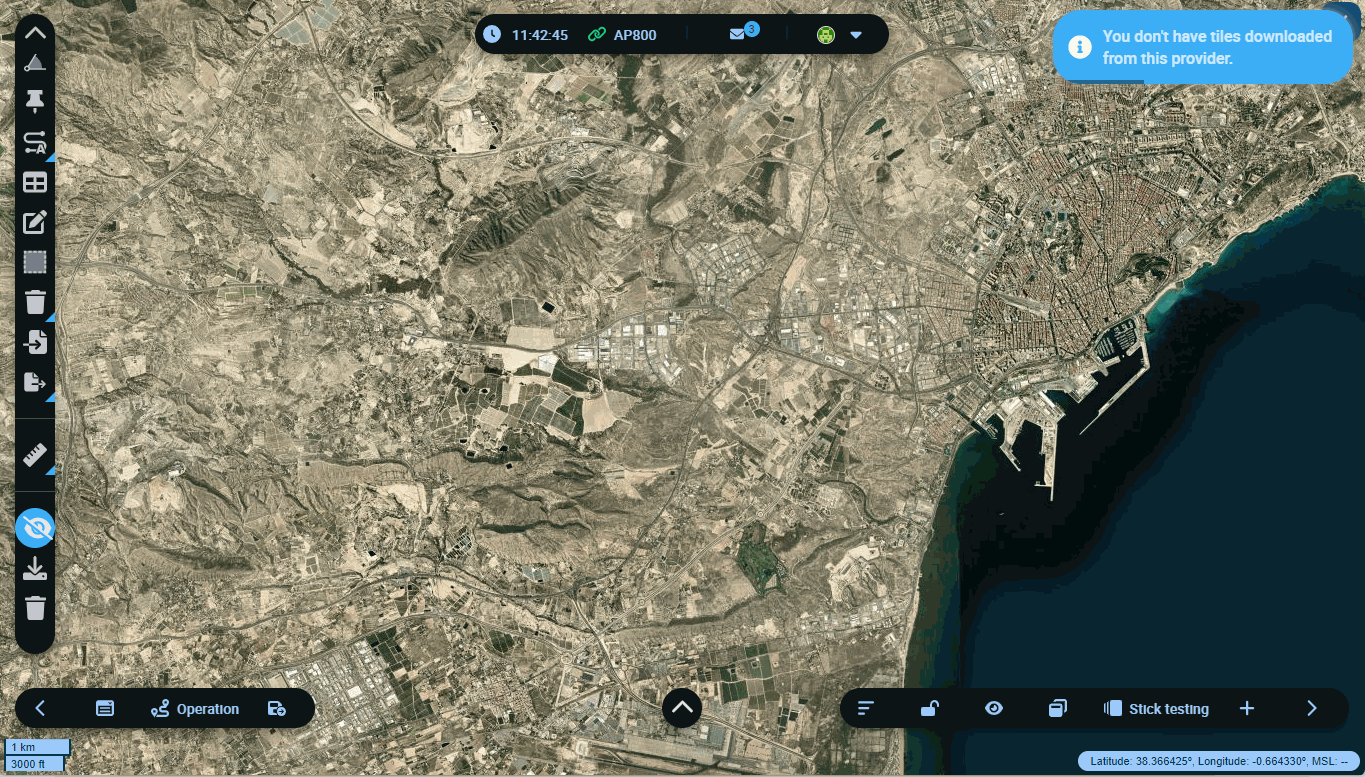Screen dimensions: 1365x777
Task: Choose the grid table tool
Action: point(35,183)
